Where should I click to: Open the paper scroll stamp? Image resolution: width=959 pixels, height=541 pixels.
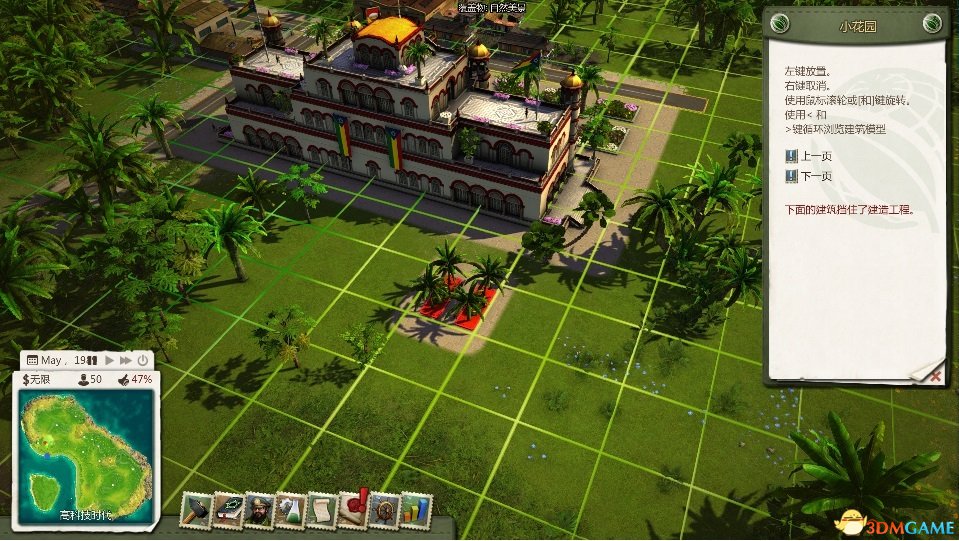[x=322, y=510]
